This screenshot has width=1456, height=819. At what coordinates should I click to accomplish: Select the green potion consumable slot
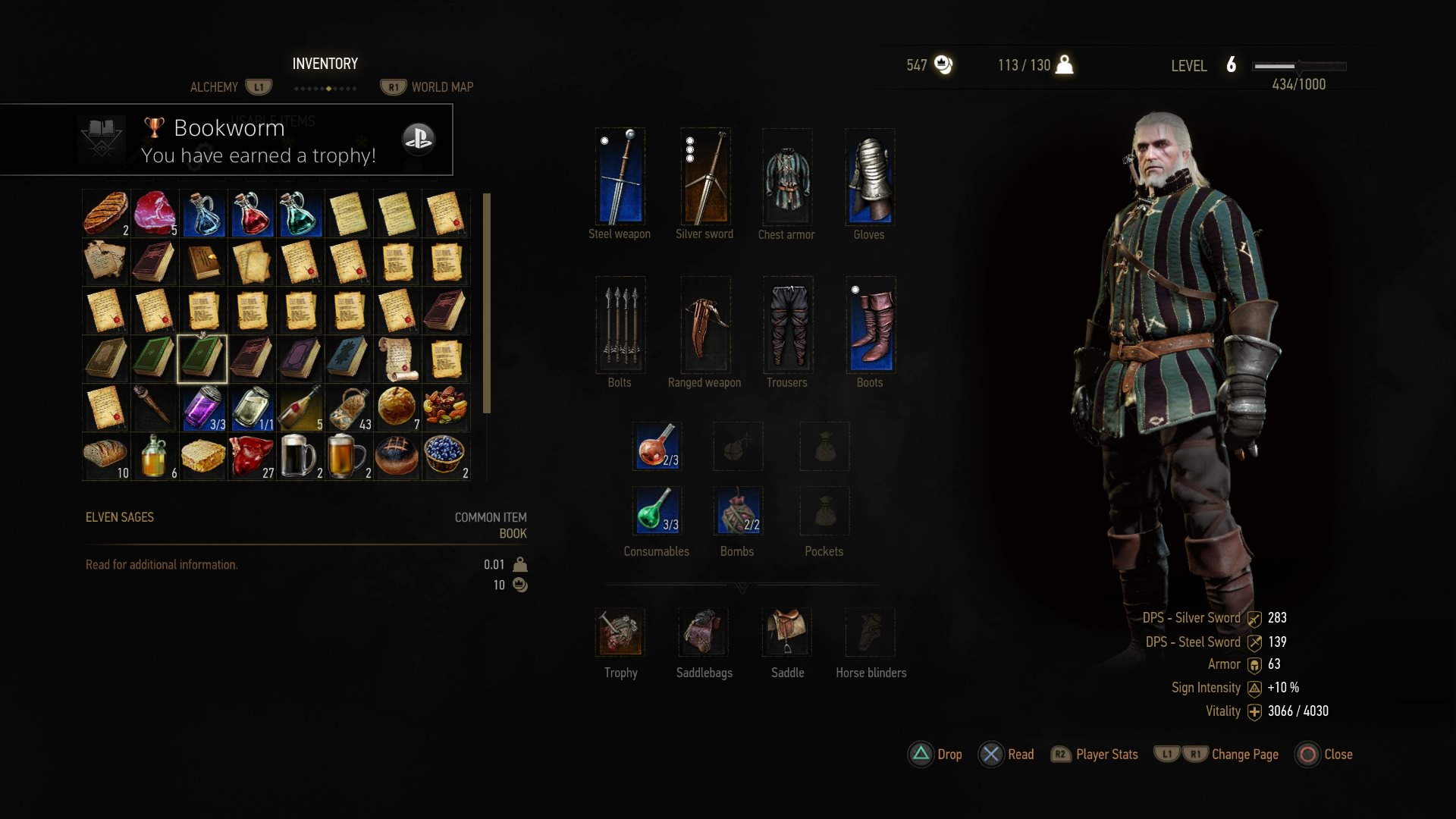(657, 510)
